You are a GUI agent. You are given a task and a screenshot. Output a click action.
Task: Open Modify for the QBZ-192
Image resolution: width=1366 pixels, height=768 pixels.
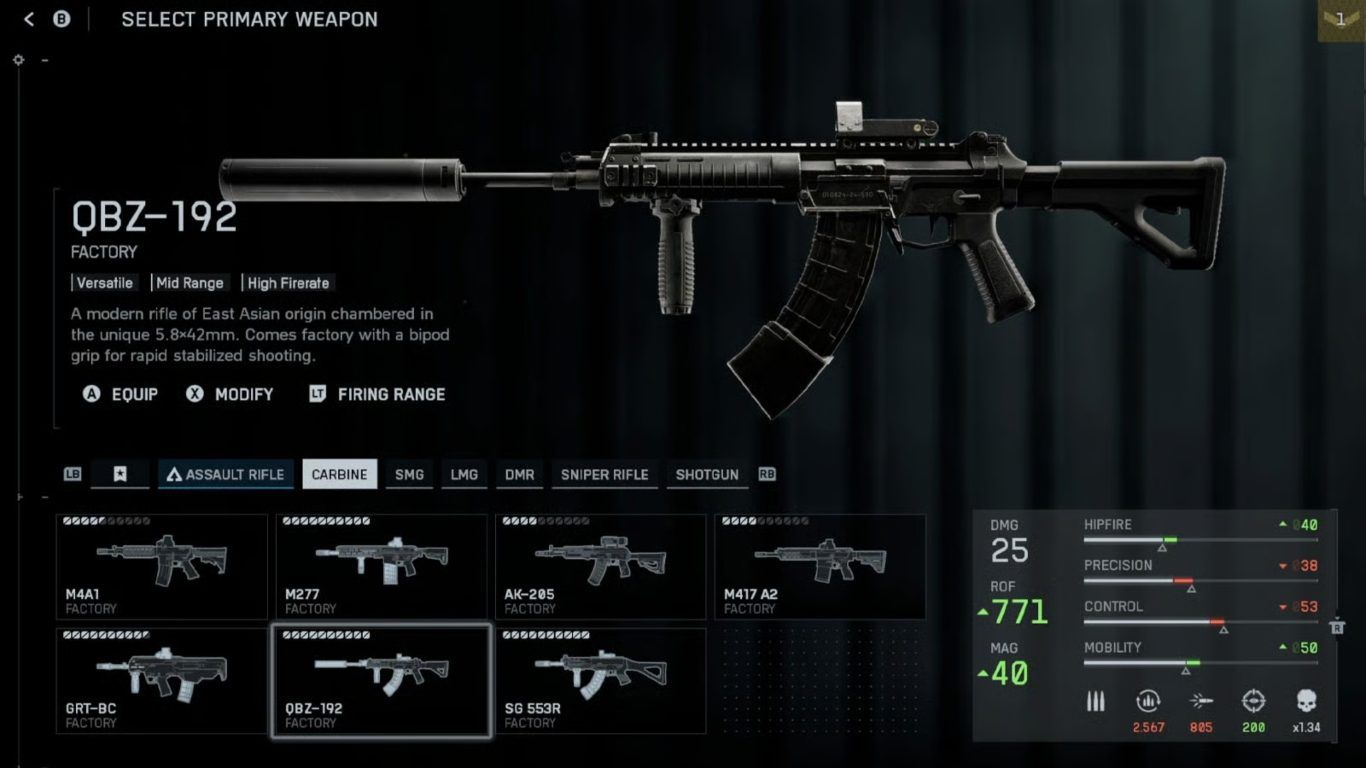[x=230, y=394]
